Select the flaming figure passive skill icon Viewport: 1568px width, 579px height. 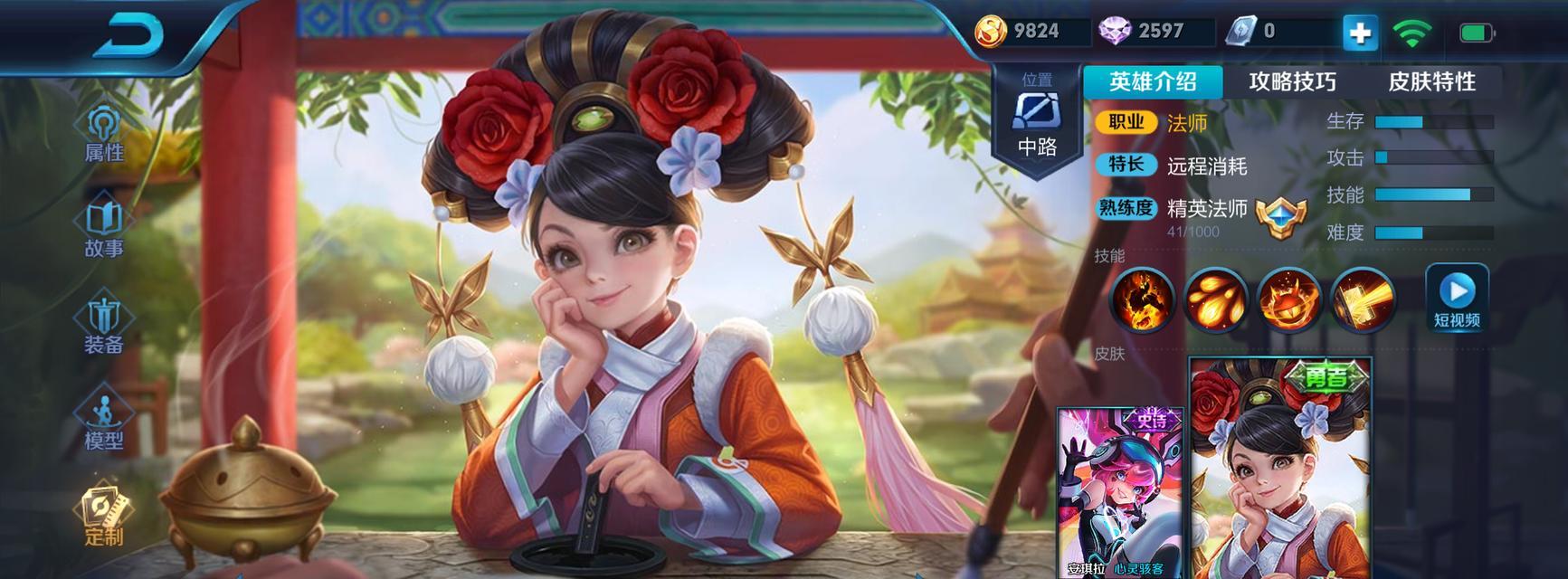coord(1143,299)
